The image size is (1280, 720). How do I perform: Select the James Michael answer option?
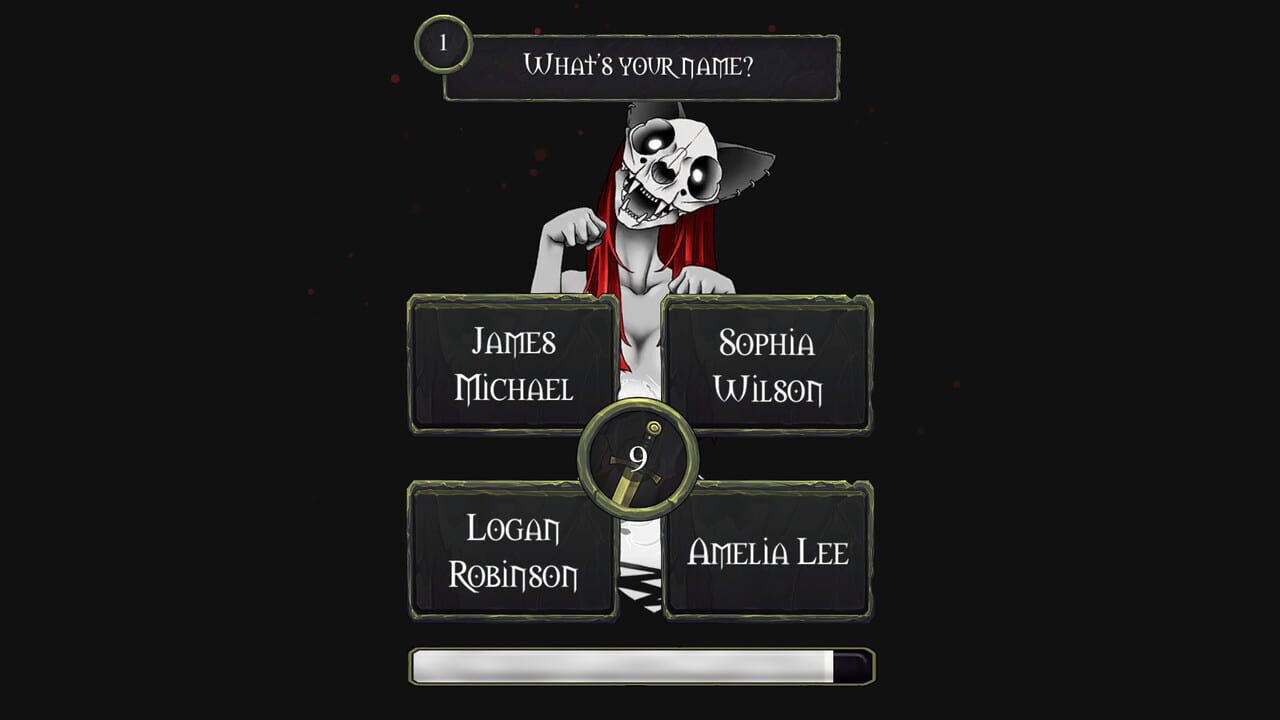pos(512,363)
